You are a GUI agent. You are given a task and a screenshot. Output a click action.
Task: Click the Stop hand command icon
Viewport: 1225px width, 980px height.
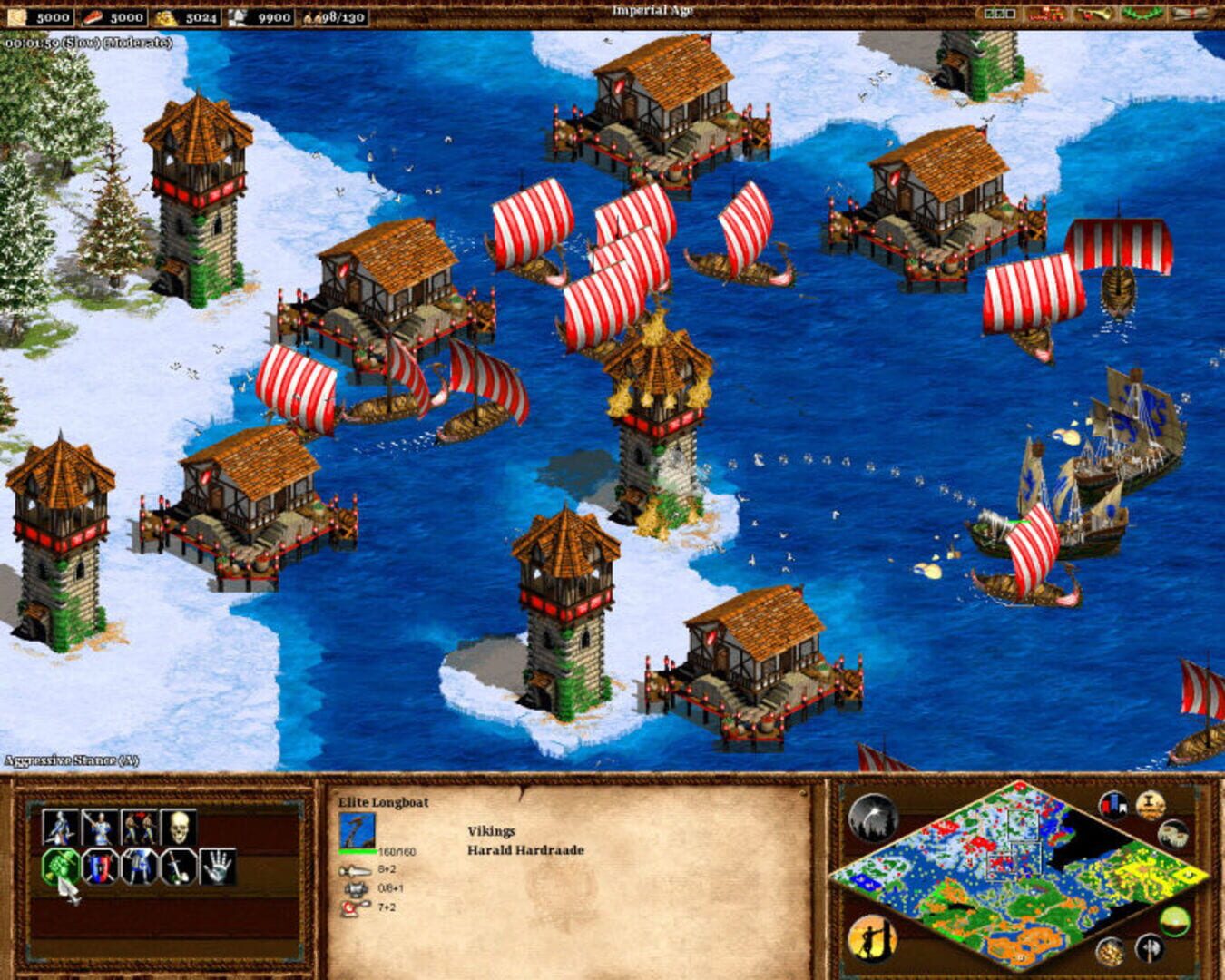215,867
